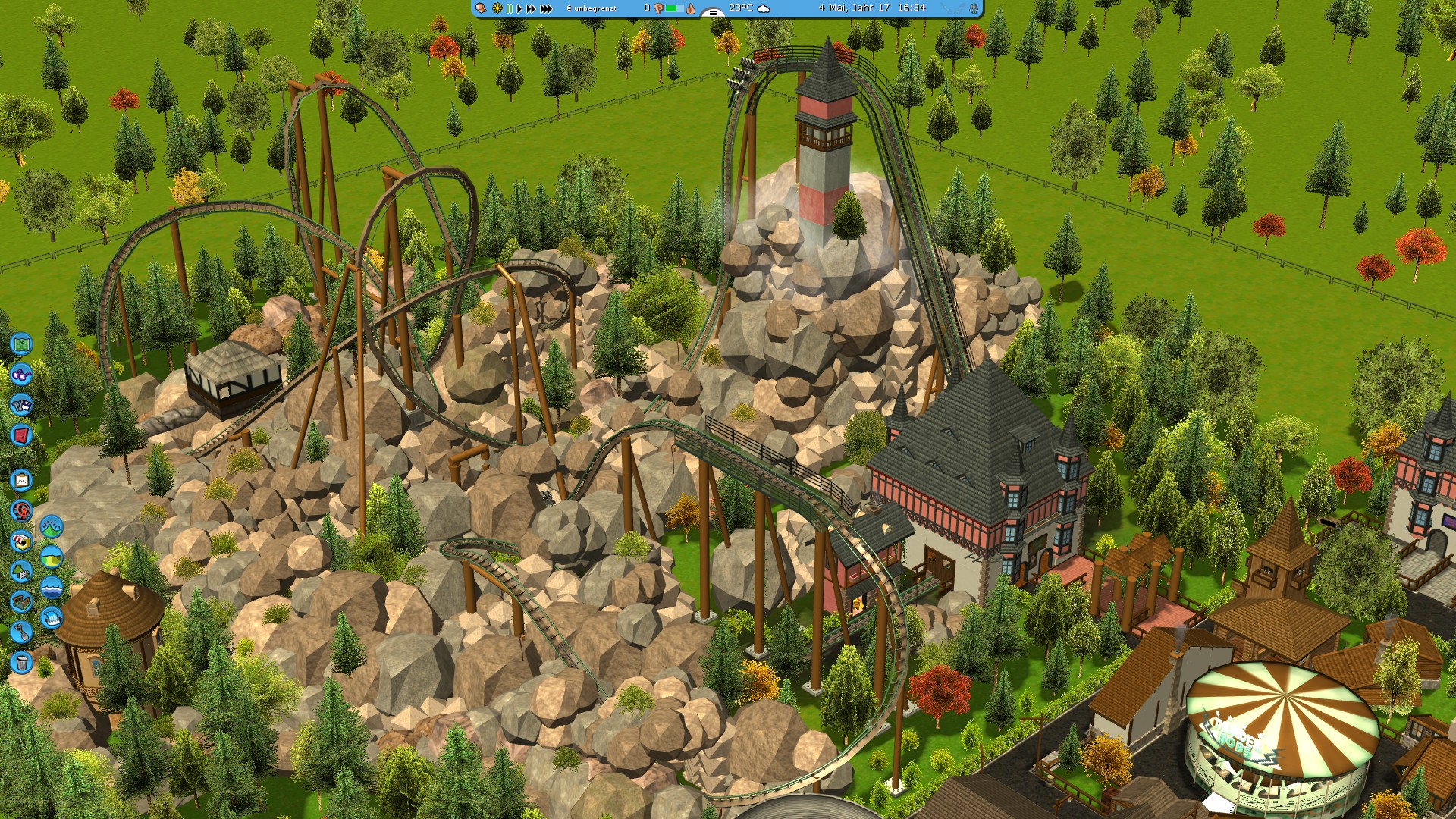This screenshot has height=819, width=1456.
Task: Open the park map overview
Action: coord(21,346)
